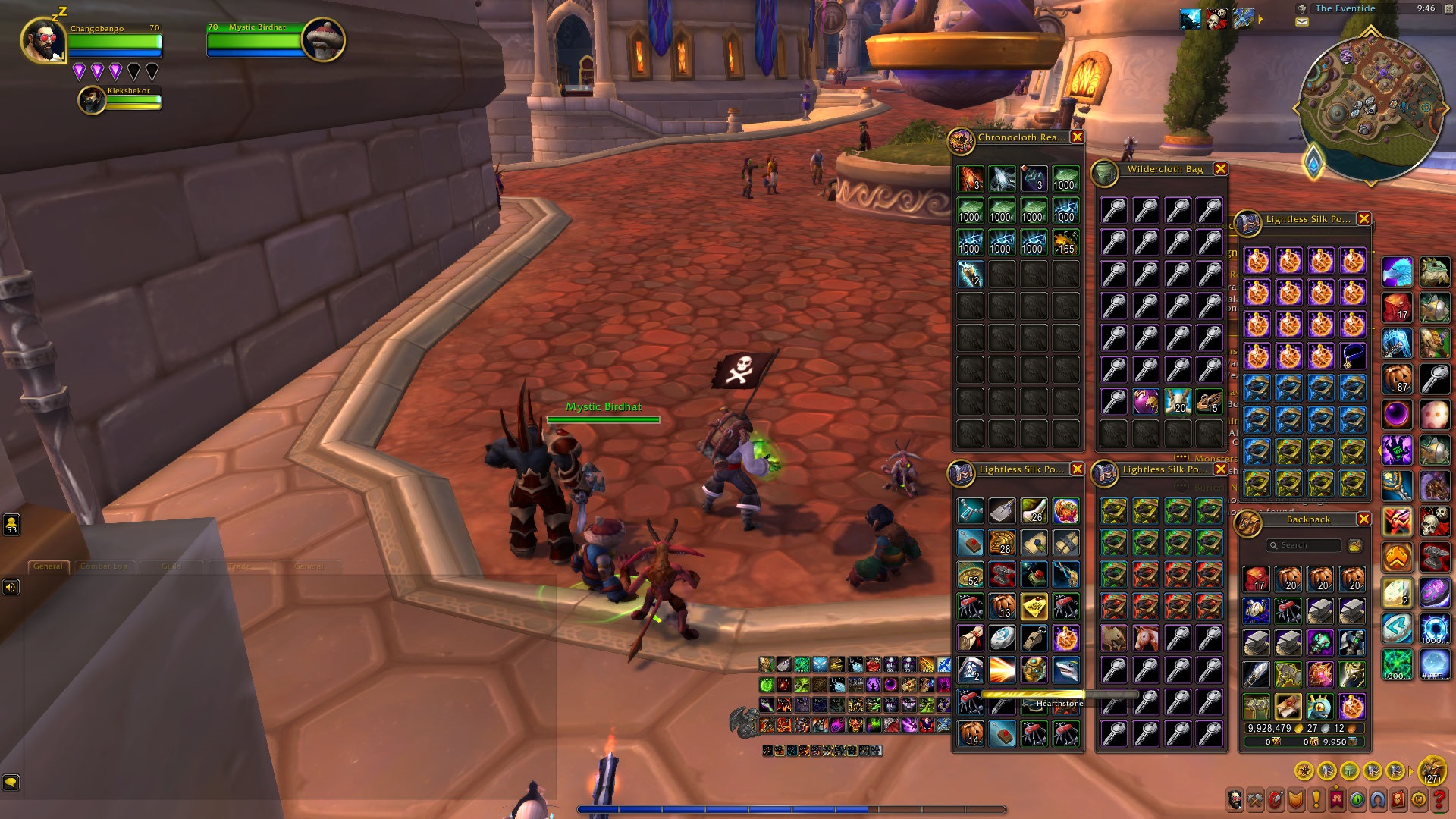Open the red question mark help button

click(x=1438, y=799)
